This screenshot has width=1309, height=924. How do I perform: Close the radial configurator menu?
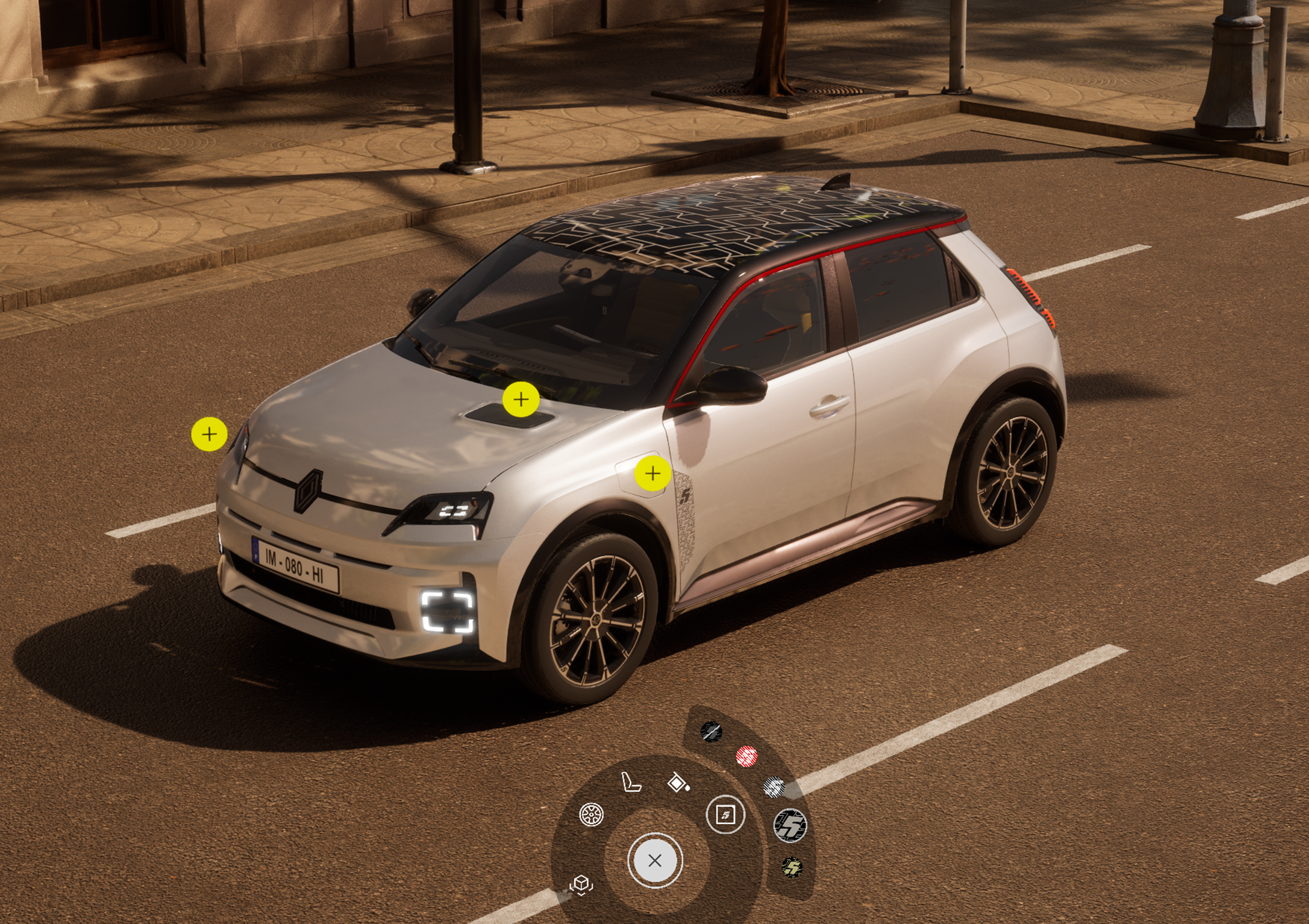pyautogui.click(x=654, y=861)
